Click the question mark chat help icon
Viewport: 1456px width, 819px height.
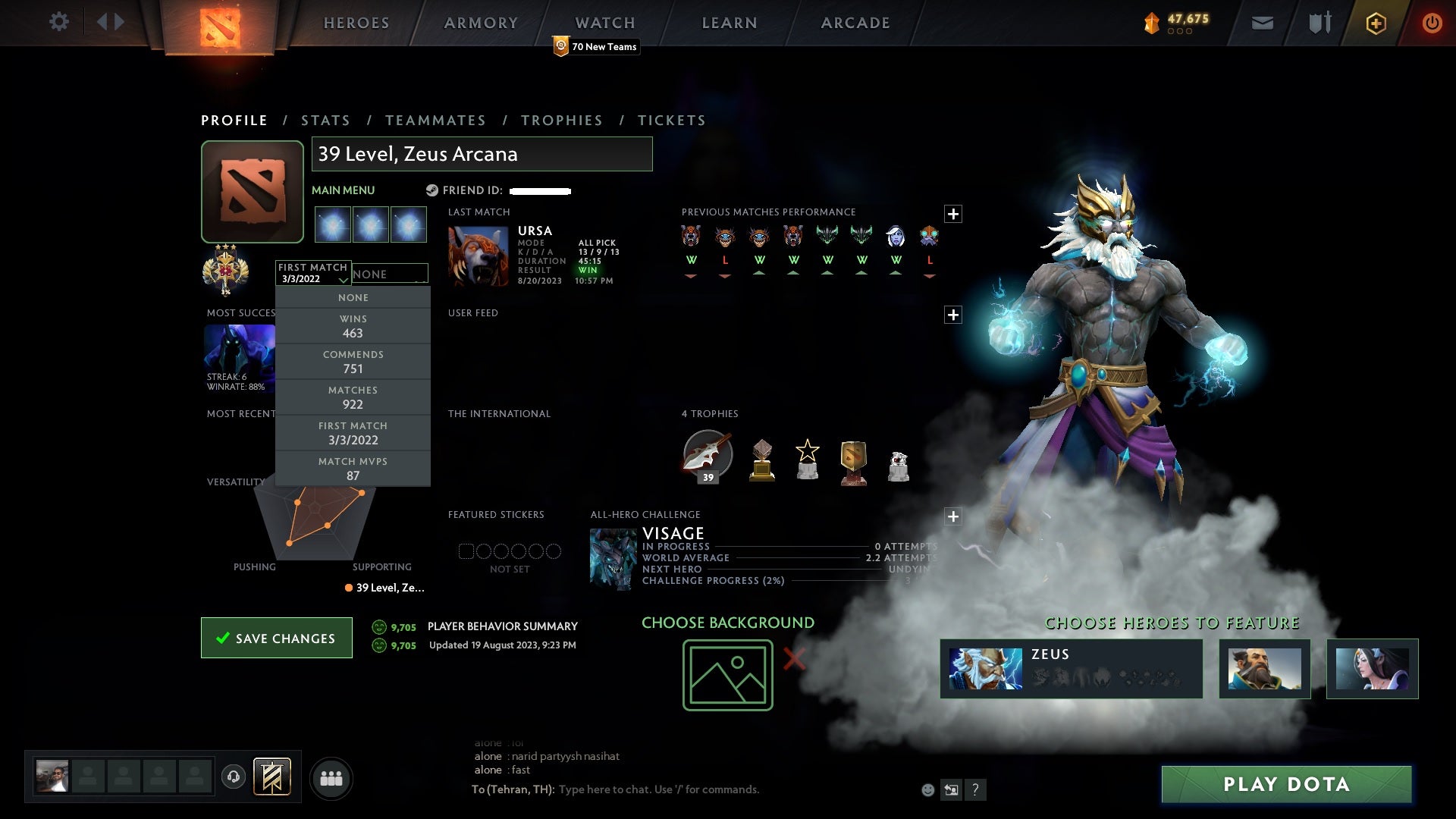click(975, 789)
